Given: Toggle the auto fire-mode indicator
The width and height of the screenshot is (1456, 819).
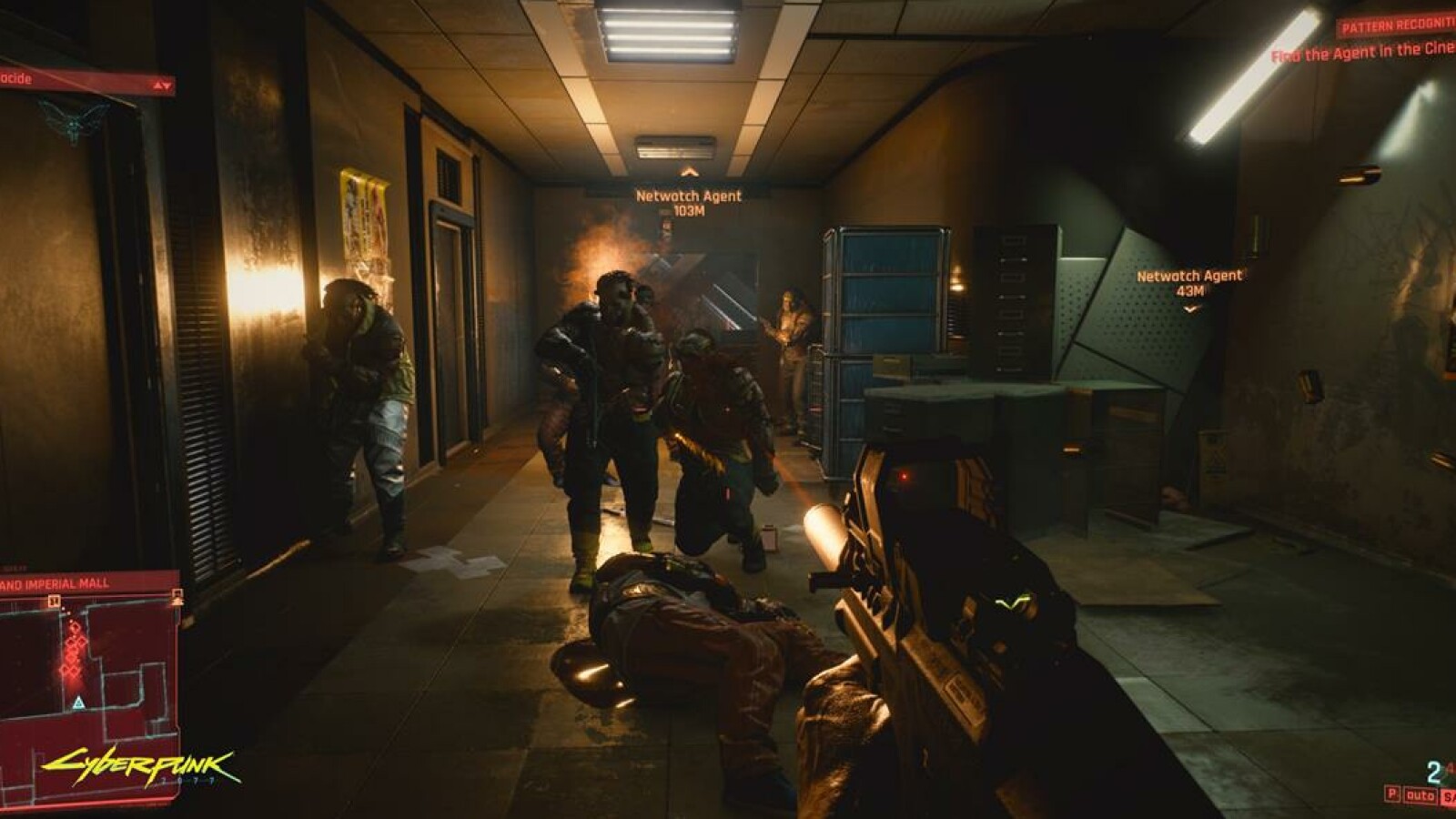Looking at the screenshot, I should (1421, 794).
